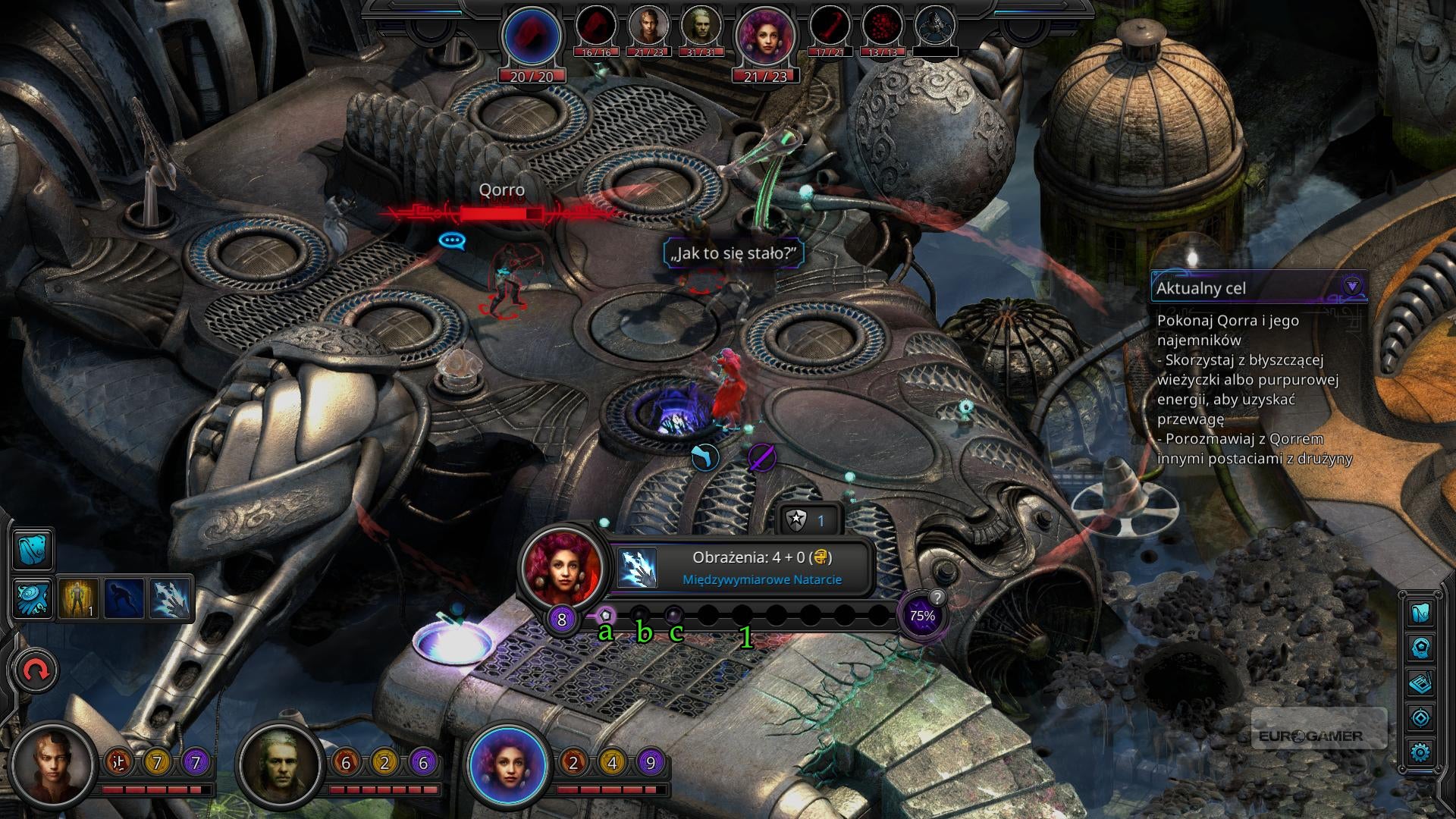Open the blue satchel items button
Viewport: 1456px width, 819px height.
tap(33, 550)
